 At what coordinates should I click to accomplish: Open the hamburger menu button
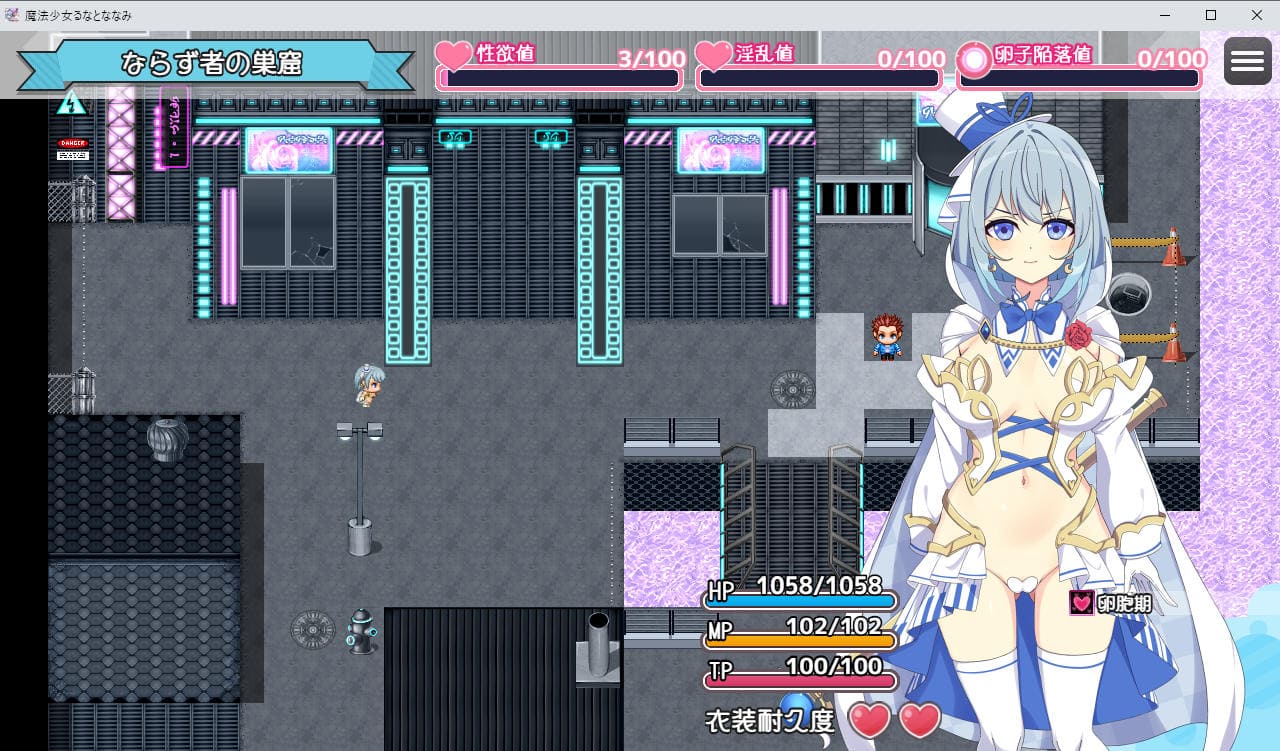click(1247, 62)
